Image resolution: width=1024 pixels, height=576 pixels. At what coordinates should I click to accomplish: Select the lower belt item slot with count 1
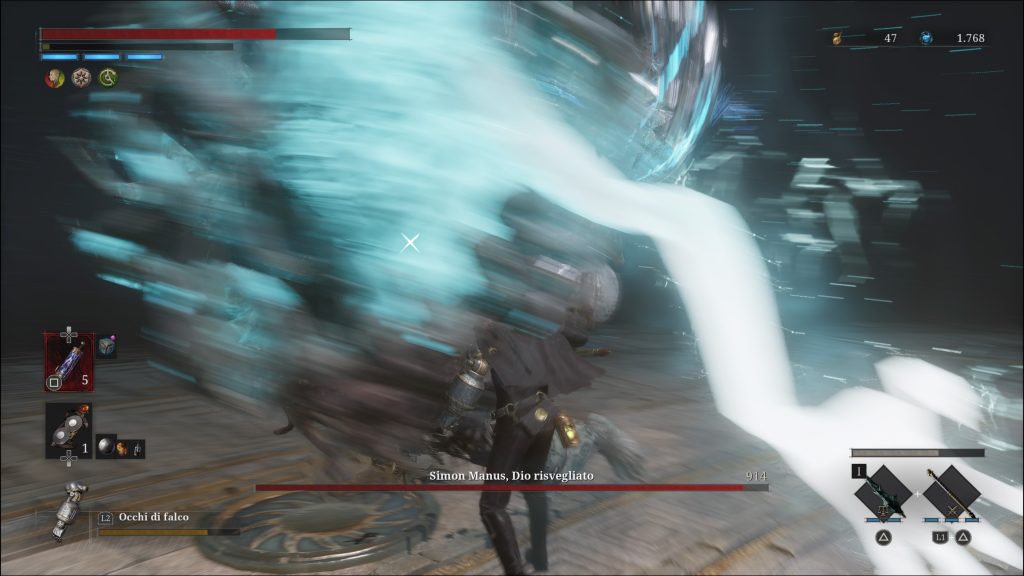[x=69, y=430]
